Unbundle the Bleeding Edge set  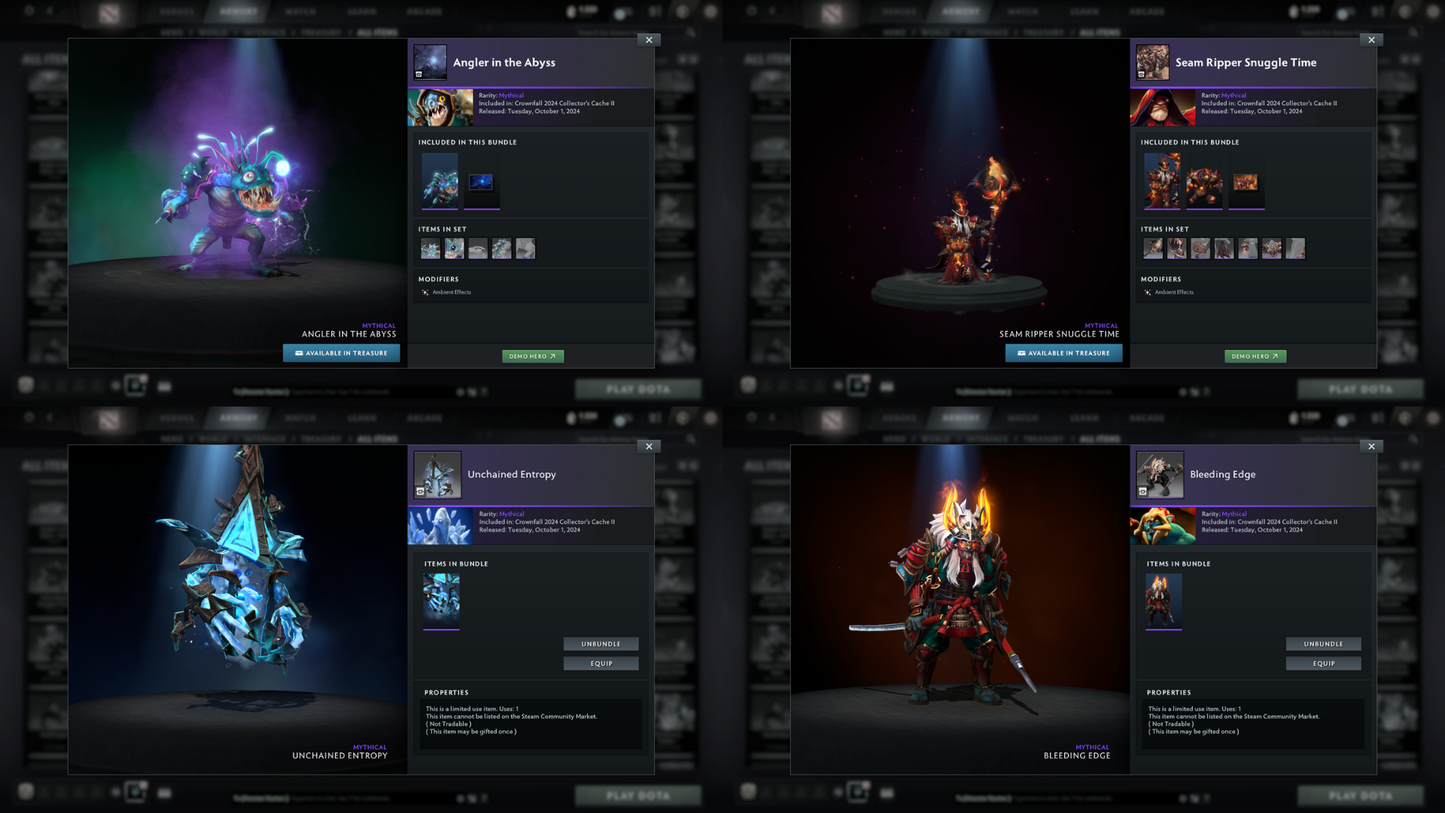(x=1323, y=644)
